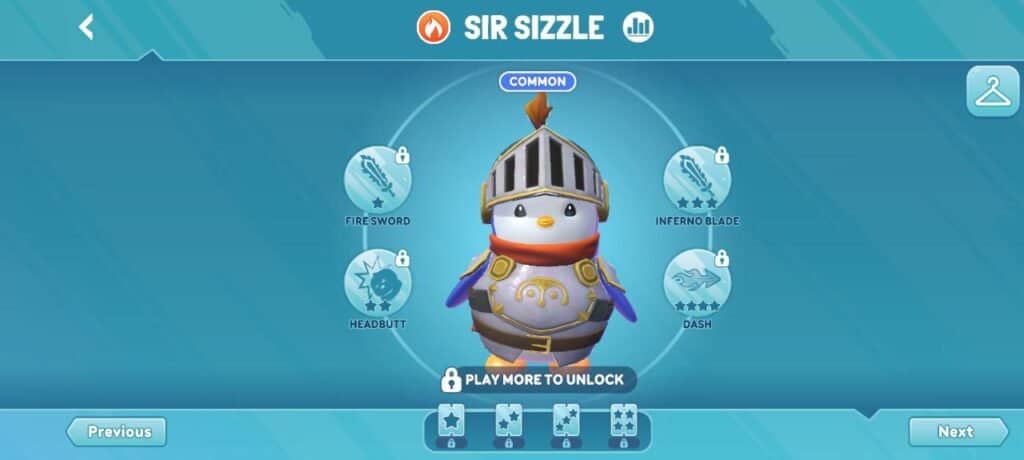Viewport: 1024px width, 460px height.
Task: Go back using the top-left arrow
Action: click(x=86, y=27)
